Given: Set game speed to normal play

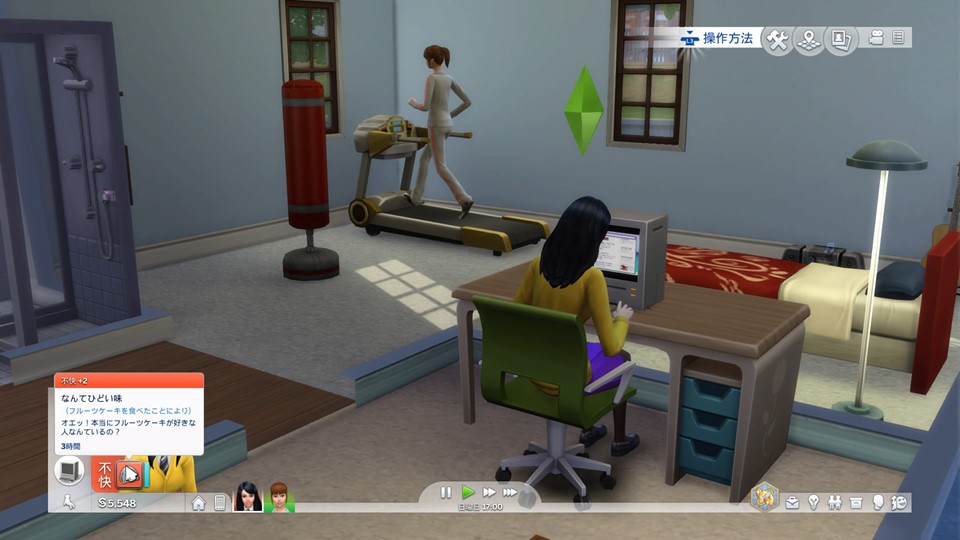Looking at the screenshot, I should coord(467,492).
